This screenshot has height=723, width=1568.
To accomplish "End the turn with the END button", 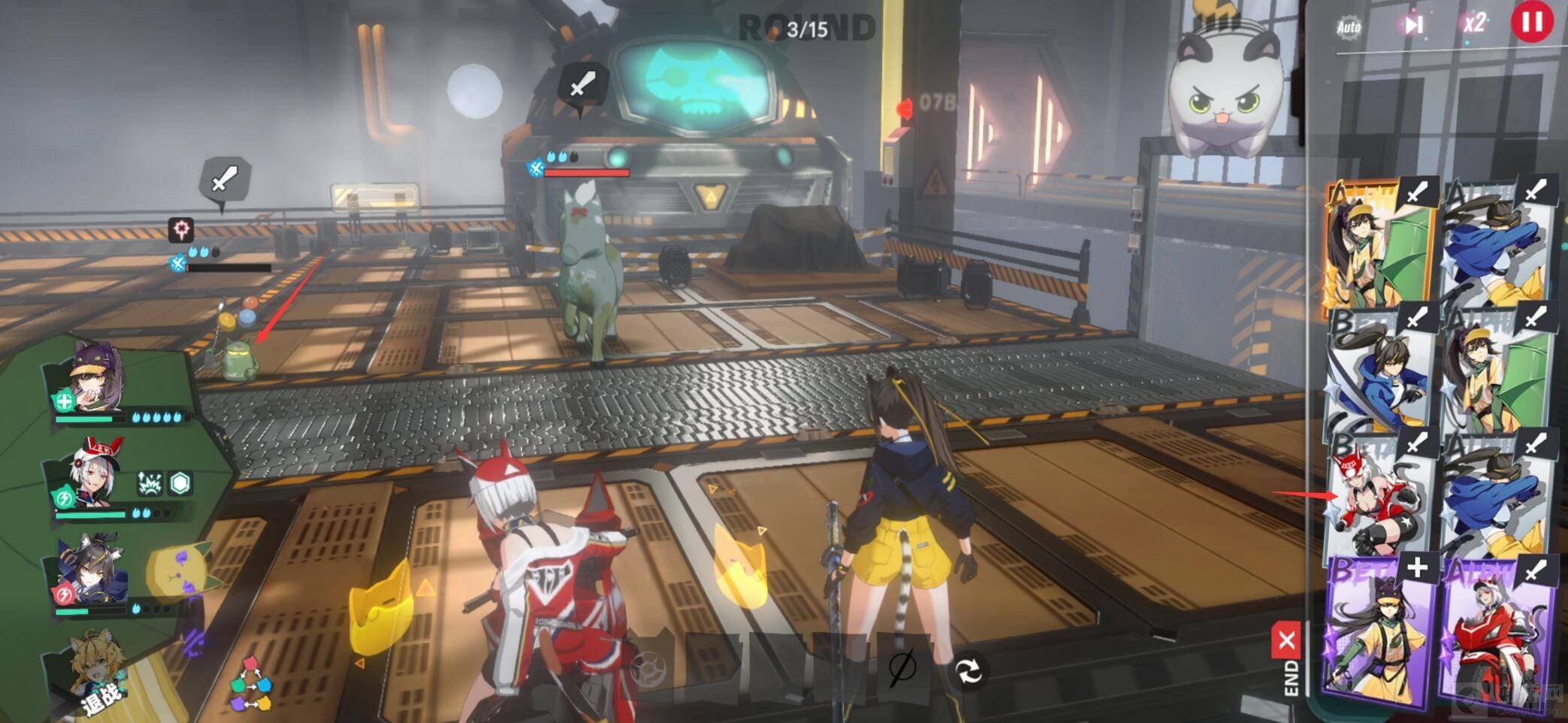I will coord(1288,661).
